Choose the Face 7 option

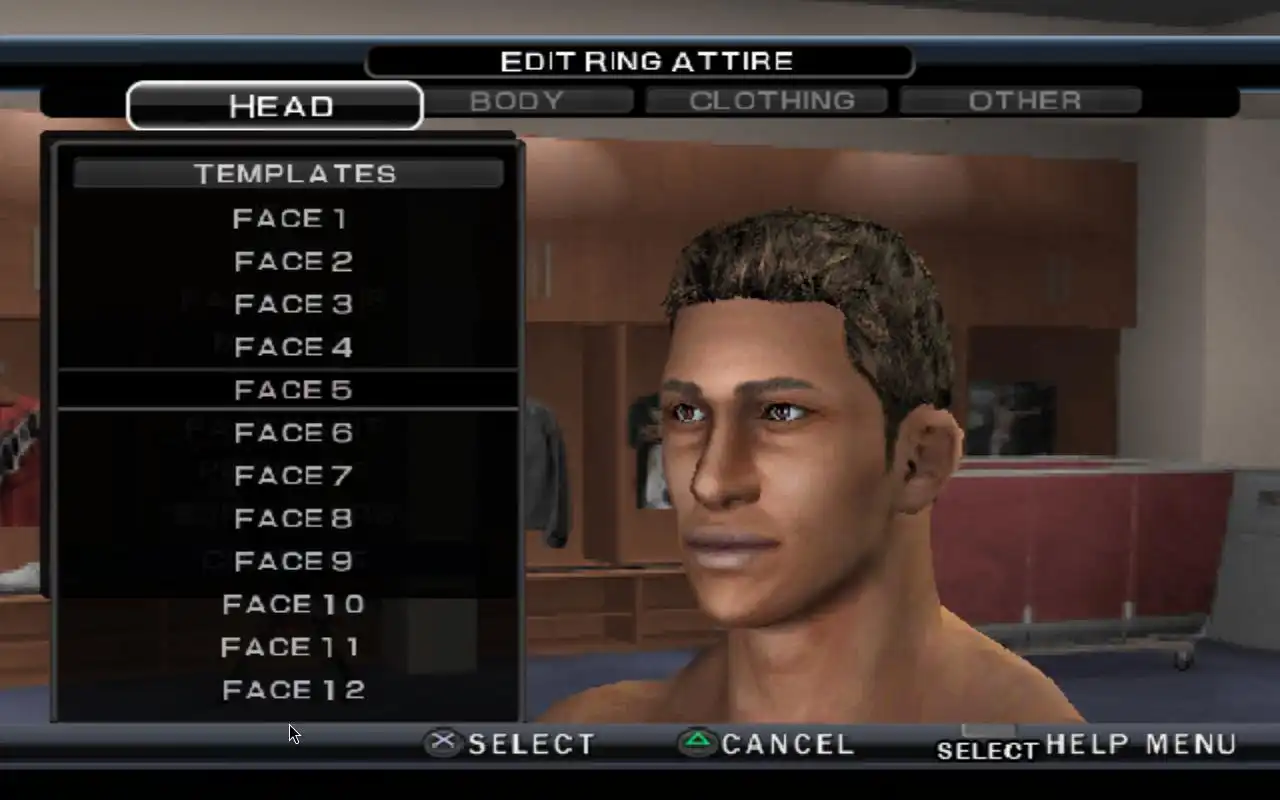pyautogui.click(x=293, y=476)
